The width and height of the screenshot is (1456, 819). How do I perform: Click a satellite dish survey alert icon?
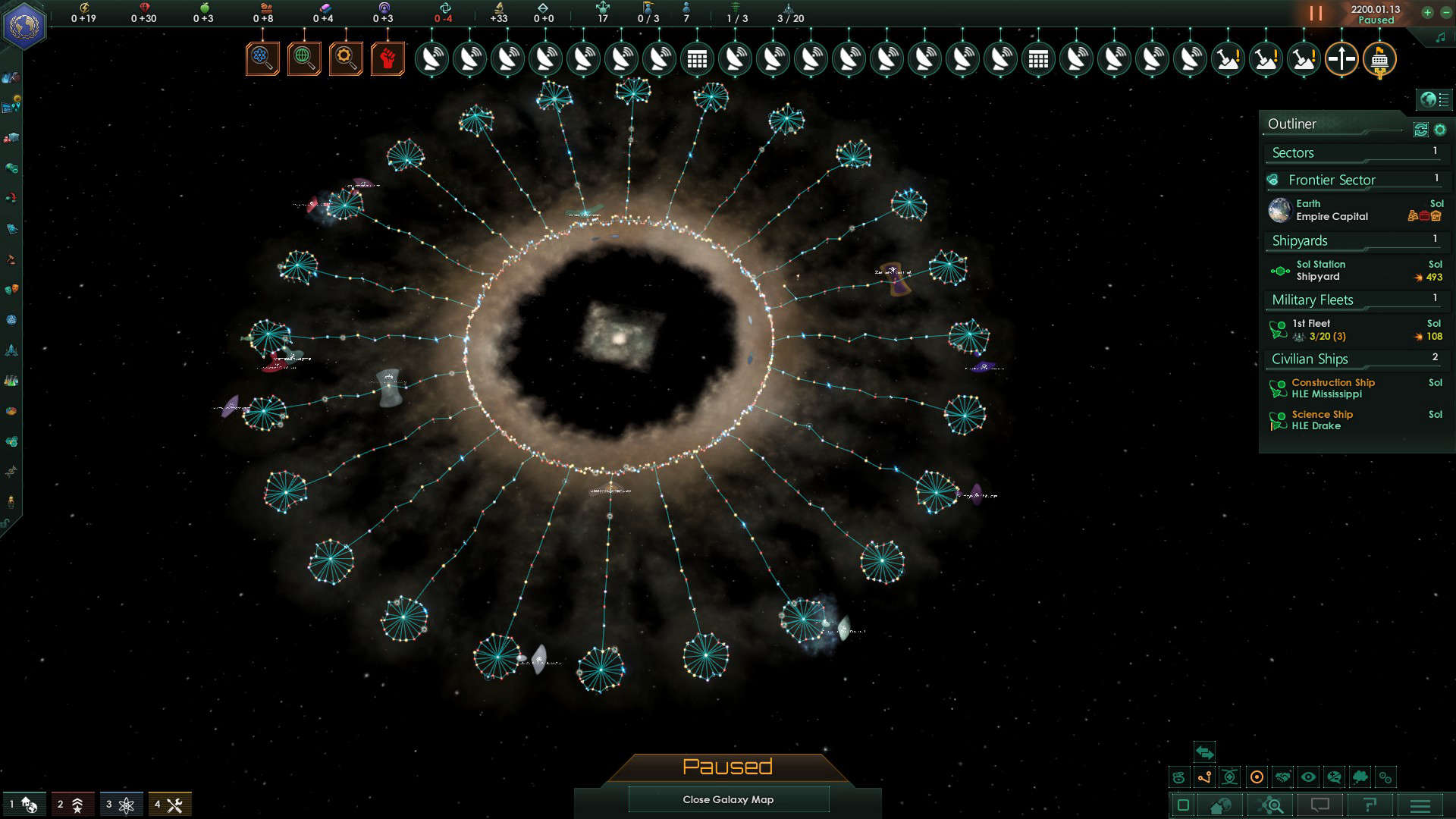pos(433,58)
